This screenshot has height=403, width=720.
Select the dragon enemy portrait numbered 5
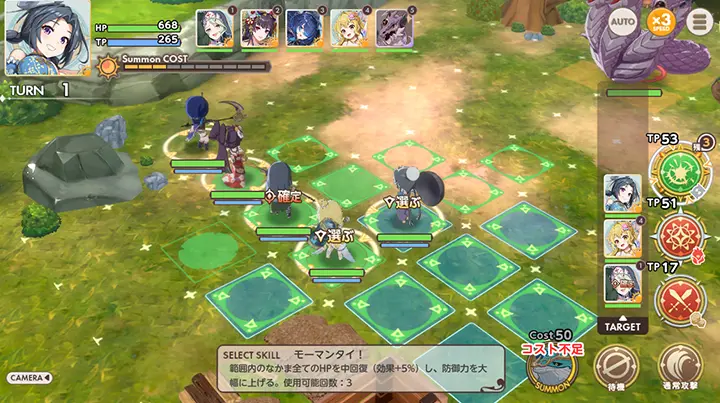point(394,29)
